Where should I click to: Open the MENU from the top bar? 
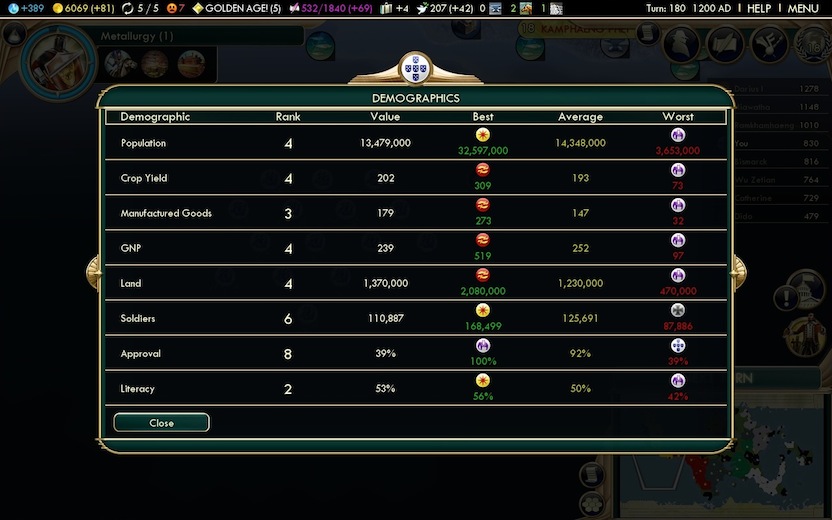[x=803, y=8]
